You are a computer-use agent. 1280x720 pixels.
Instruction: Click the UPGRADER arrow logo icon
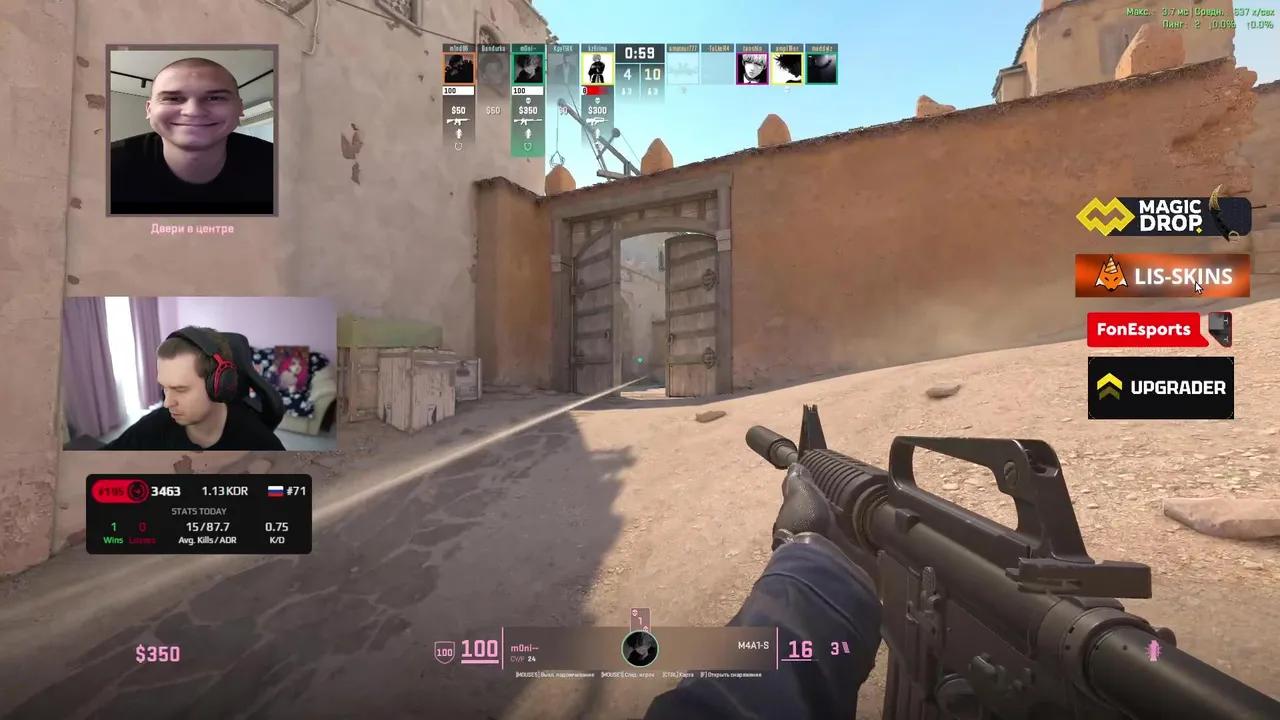pos(1110,387)
